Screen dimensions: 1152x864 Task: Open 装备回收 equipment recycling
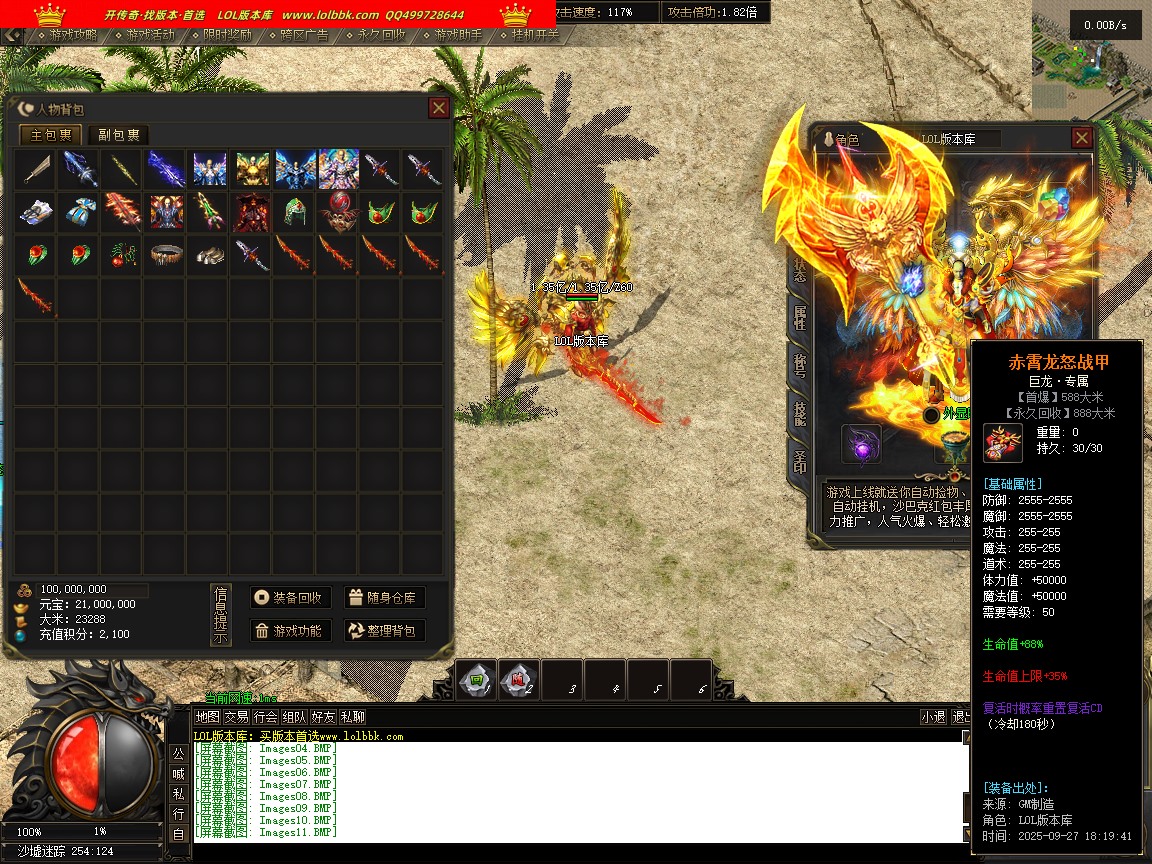click(x=290, y=598)
